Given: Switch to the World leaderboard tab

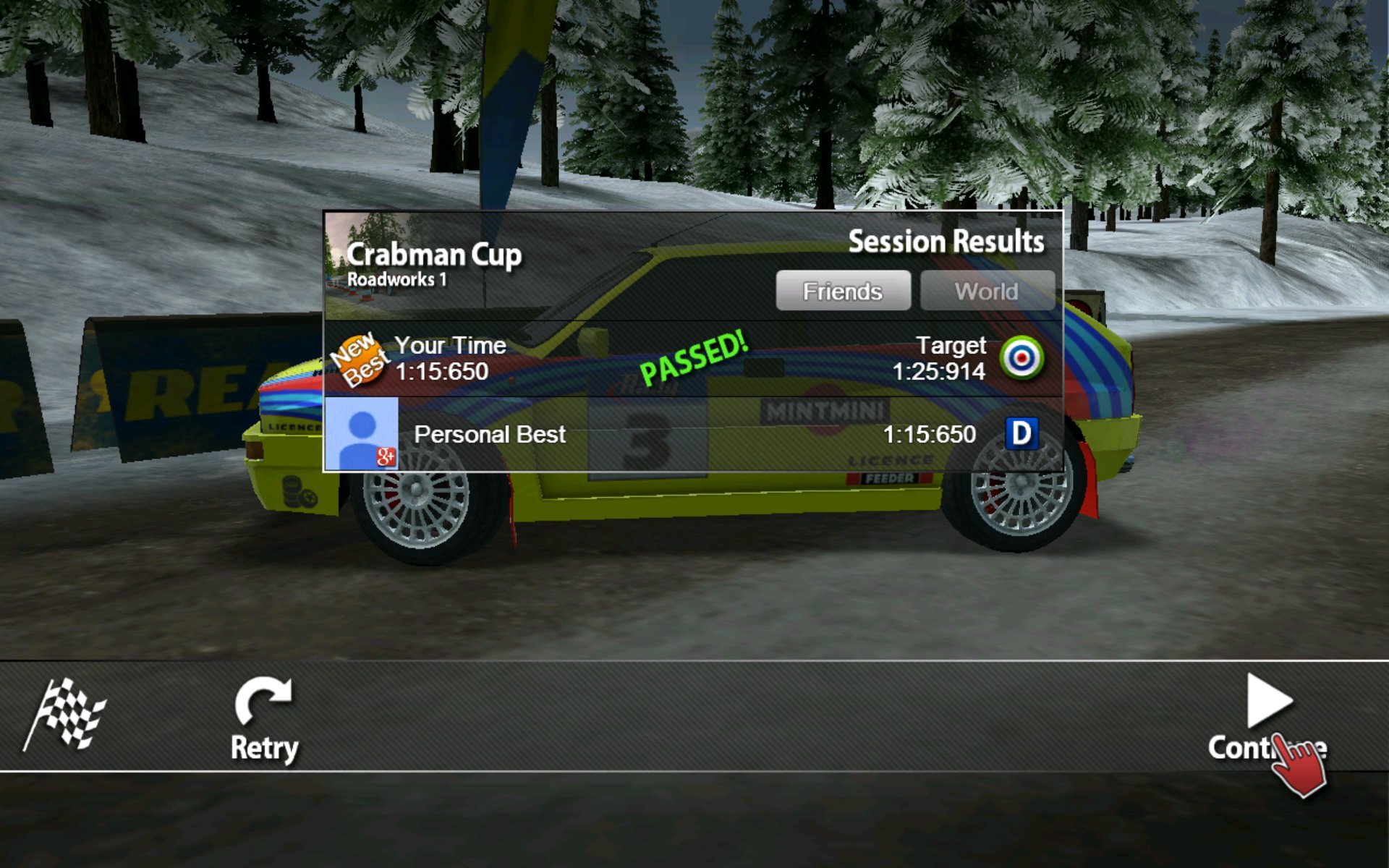Looking at the screenshot, I should [987, 290].
